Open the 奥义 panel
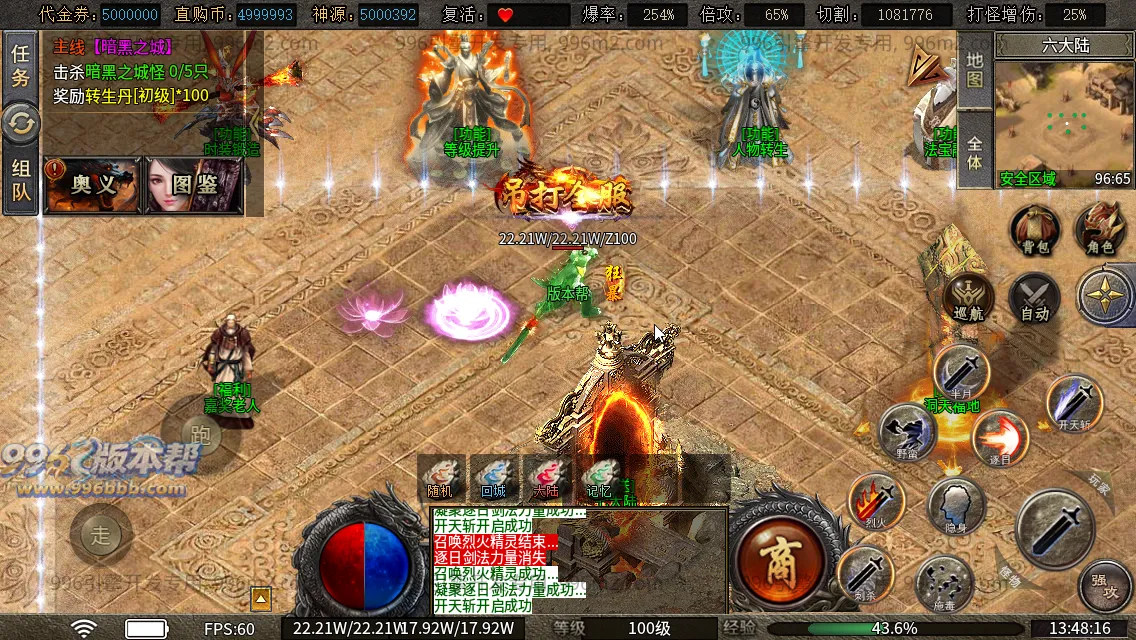The height and width of the screenshot is (640, 1136). tap(92, 185)
